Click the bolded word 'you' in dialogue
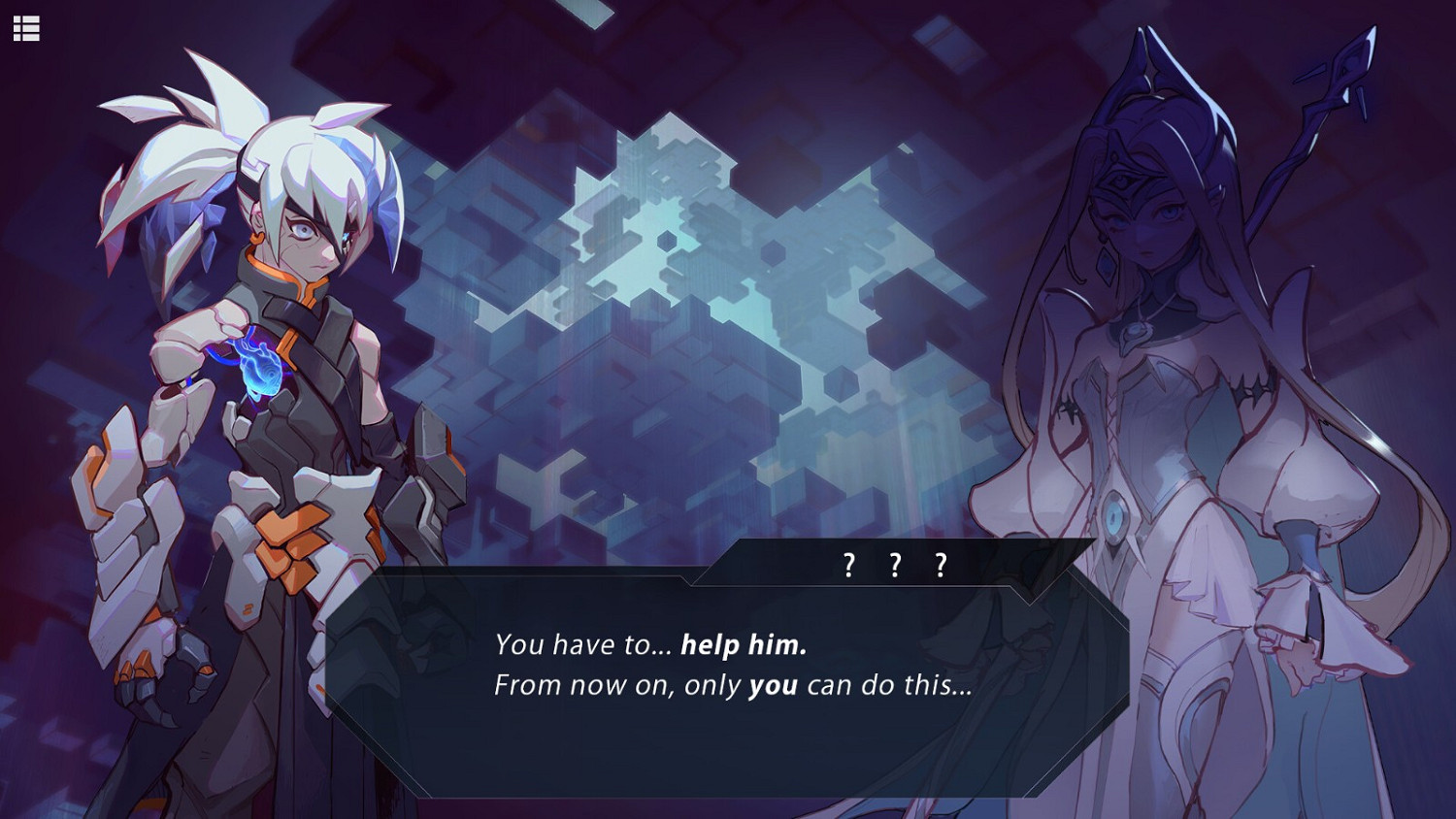Image resolution: width=1456 pixels, height=819 pixels. click(777, 685)
